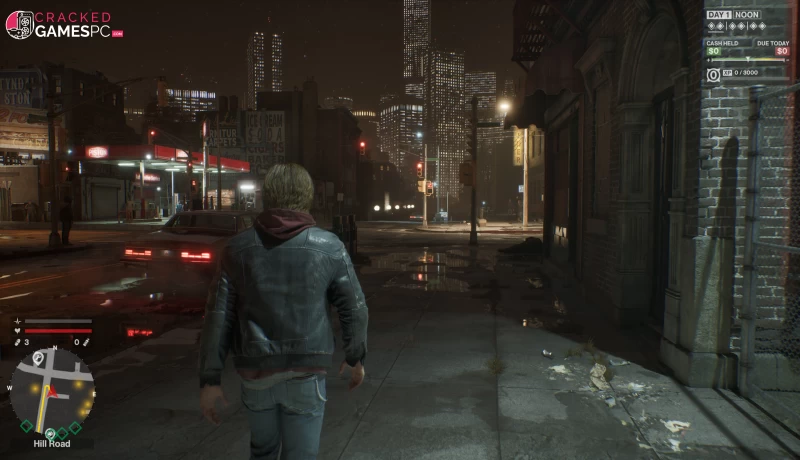
Task: Select the circular marker at minimap's bottom edge
Action: pyautogui.click(x=52, y=432)
